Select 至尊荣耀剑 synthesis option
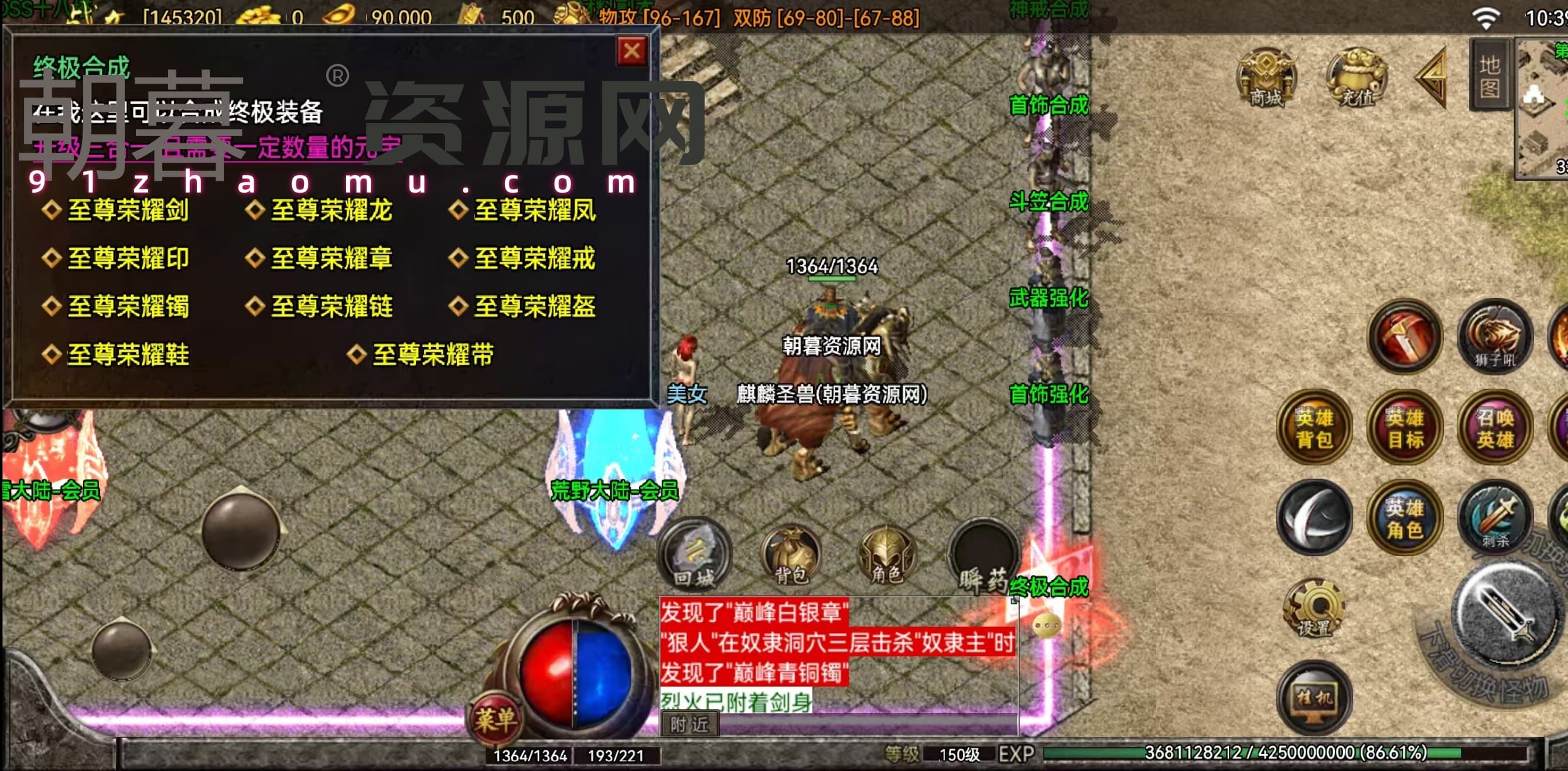The height and width of the screenshot is (771, 1568). point(127,210)
